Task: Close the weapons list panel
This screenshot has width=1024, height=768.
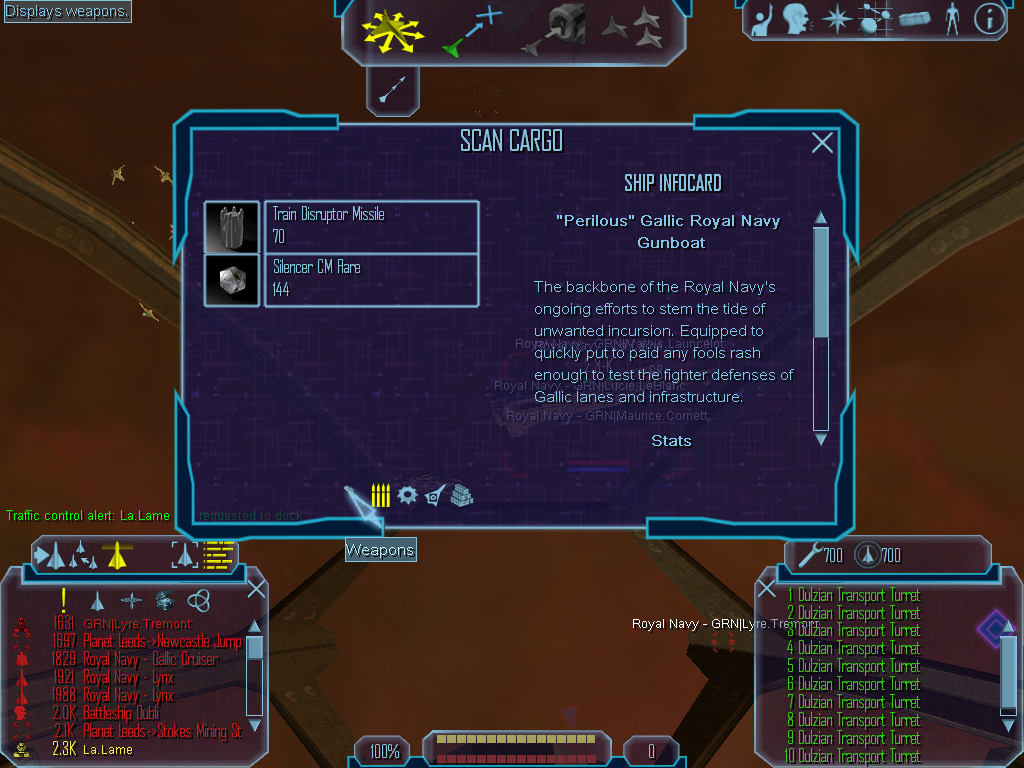Action: [767, 589]
